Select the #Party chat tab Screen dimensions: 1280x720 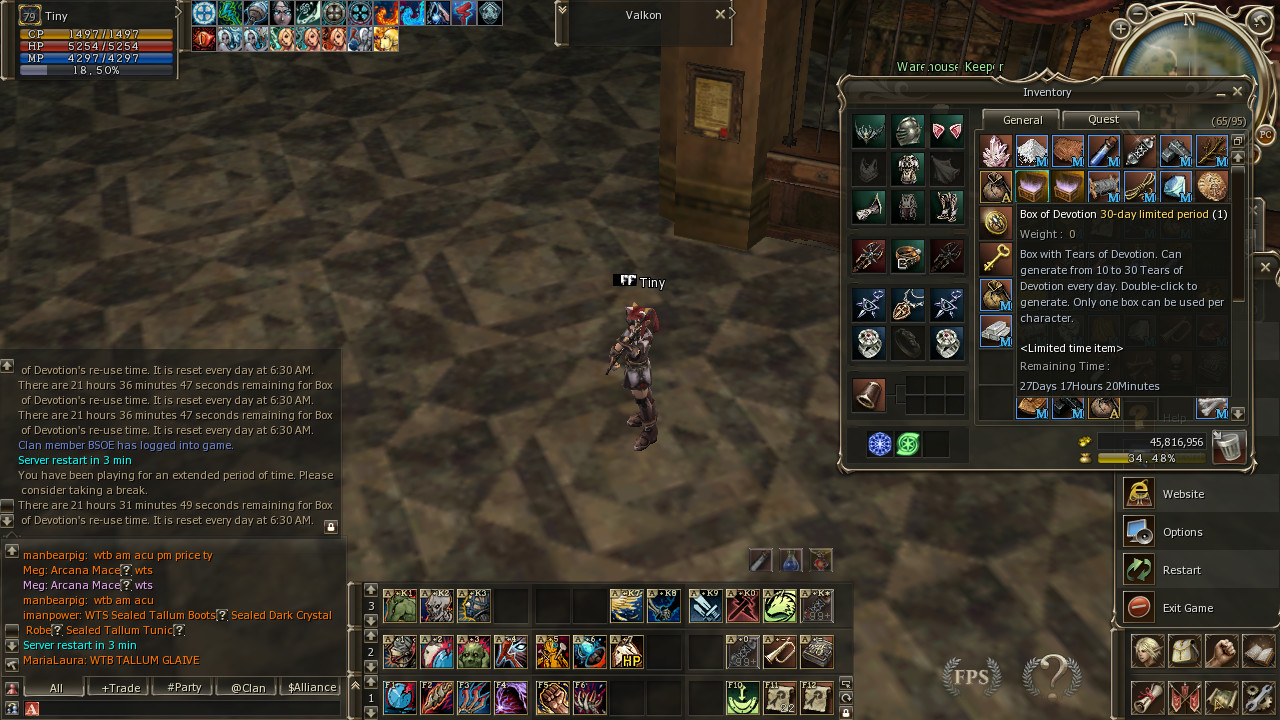(184, 688)
